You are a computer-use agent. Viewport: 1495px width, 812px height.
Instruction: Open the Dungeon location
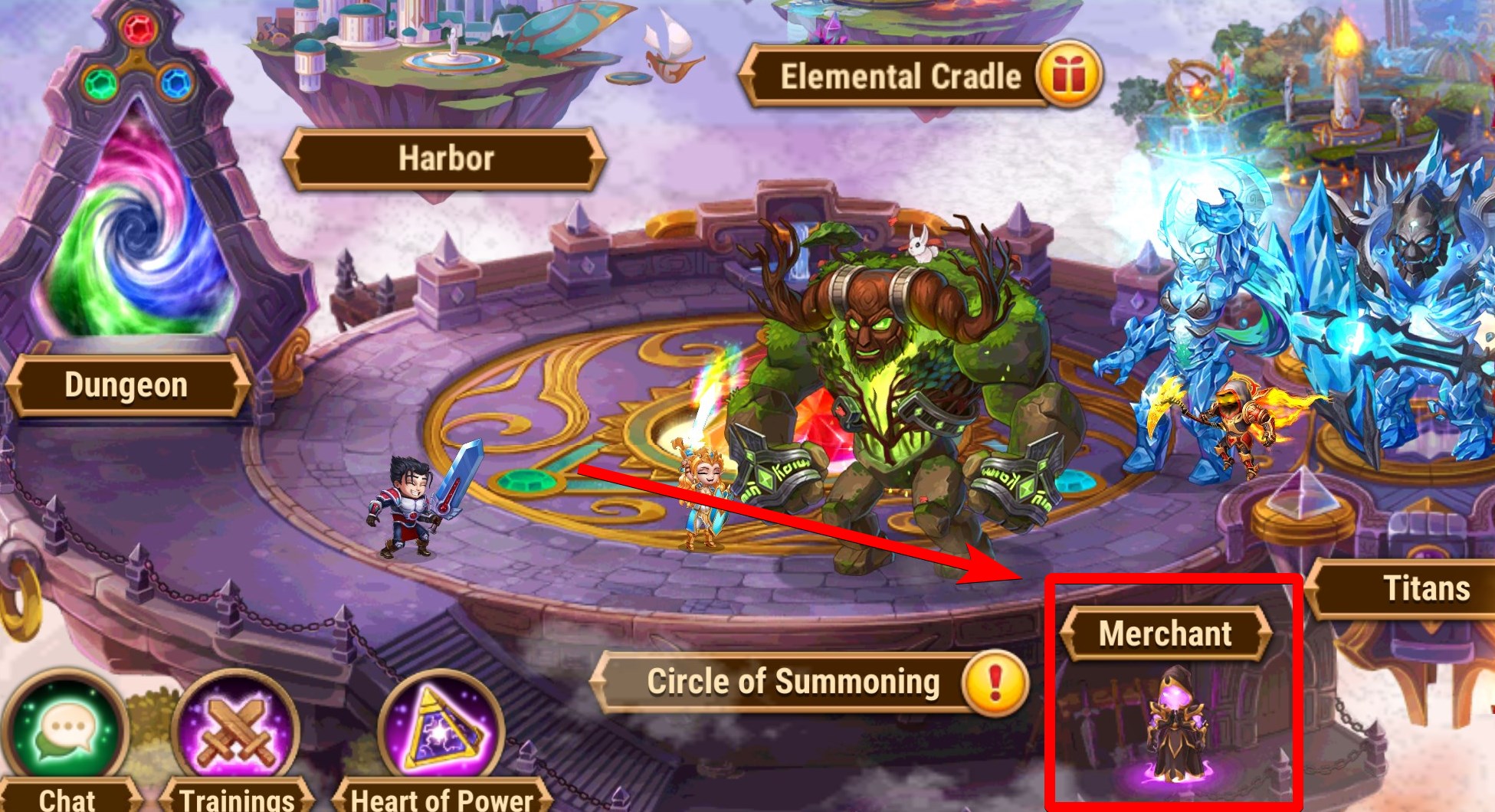pos(126,385)
